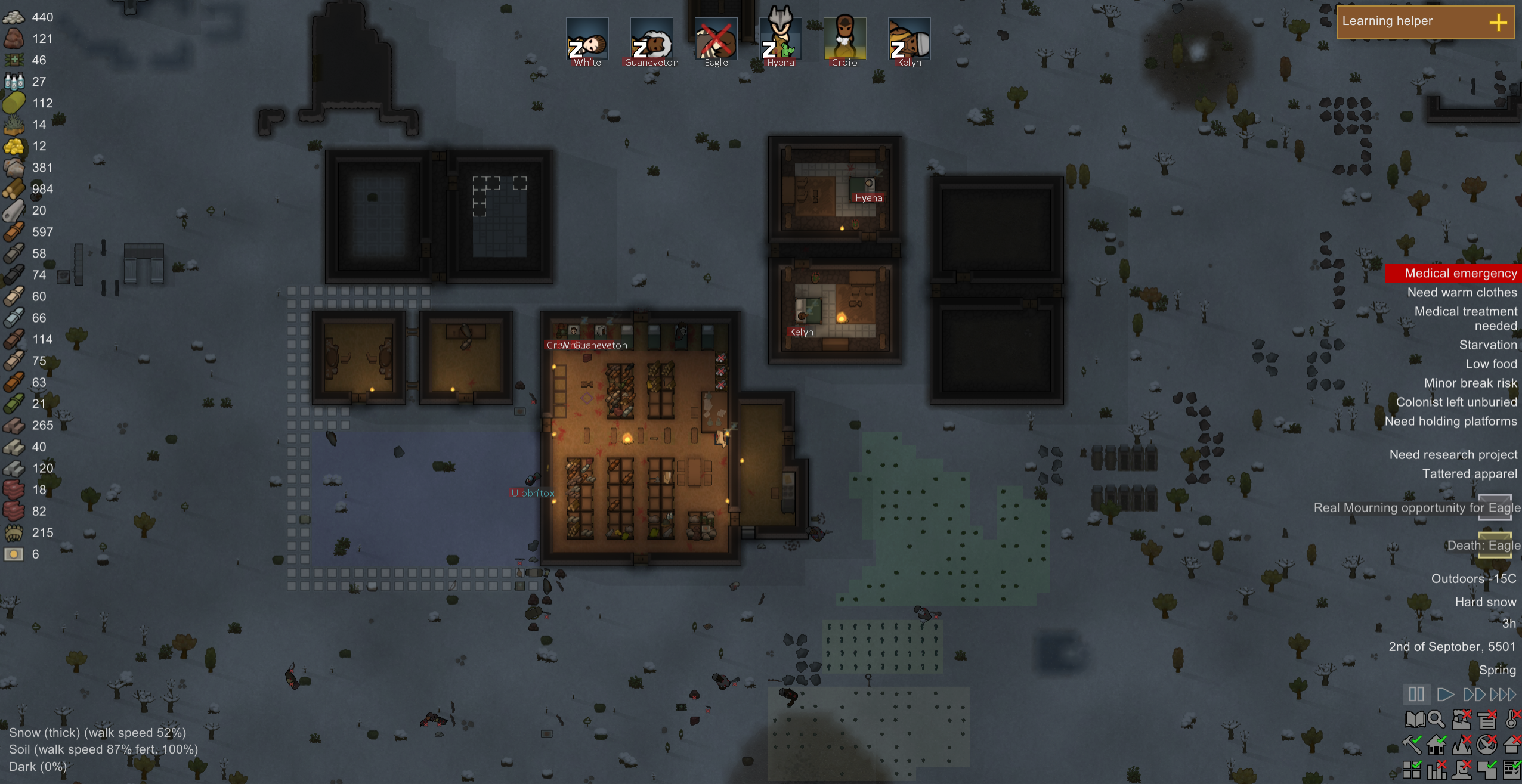Select colonist White's portrait
The height and width of the screenshot is (784, 1522).
tap(587, 39)
